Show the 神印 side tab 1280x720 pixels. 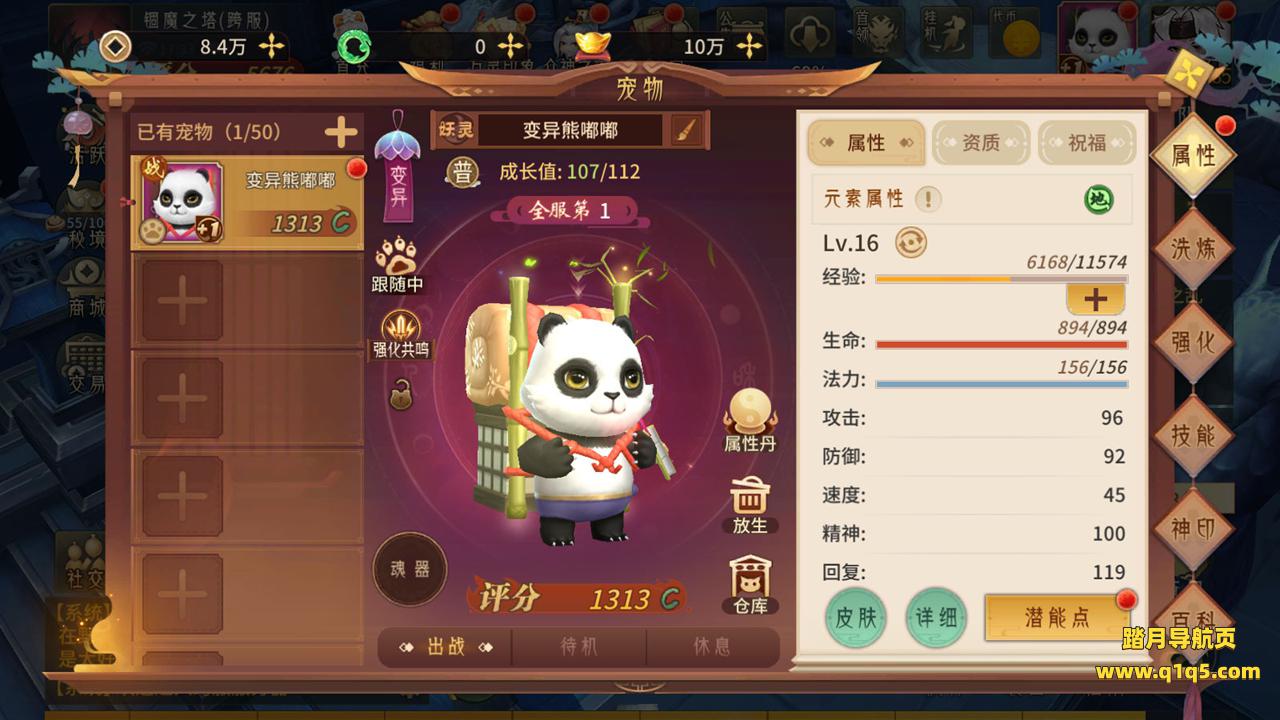click(1192, 528)
